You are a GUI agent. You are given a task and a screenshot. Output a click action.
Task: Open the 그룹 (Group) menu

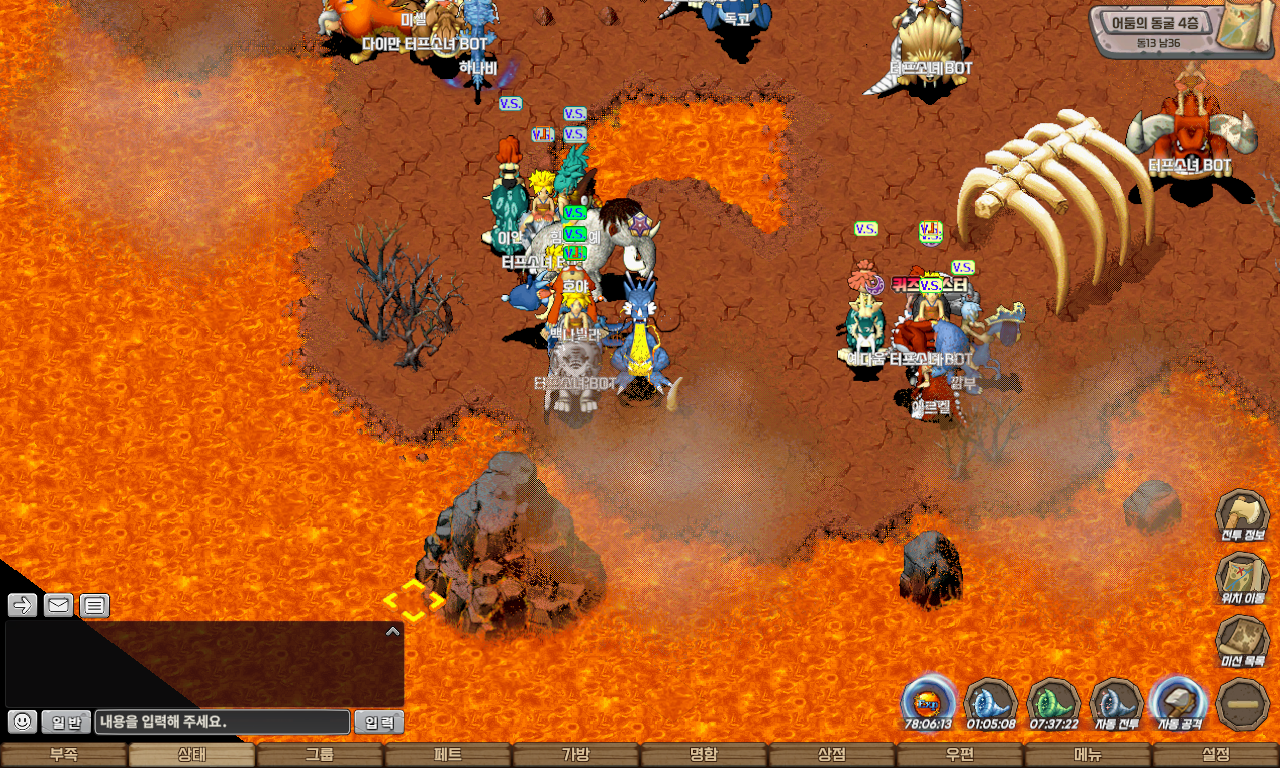(x=320, y=755)
